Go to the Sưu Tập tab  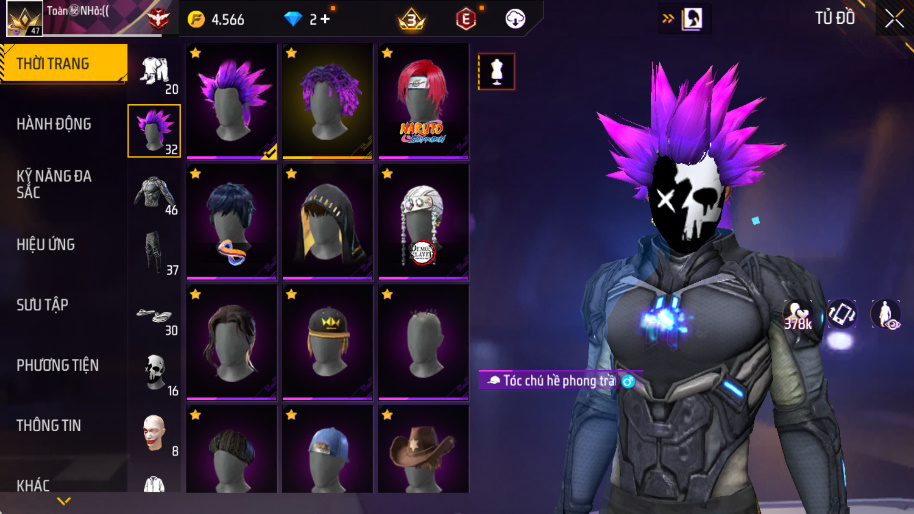(43, 304)
